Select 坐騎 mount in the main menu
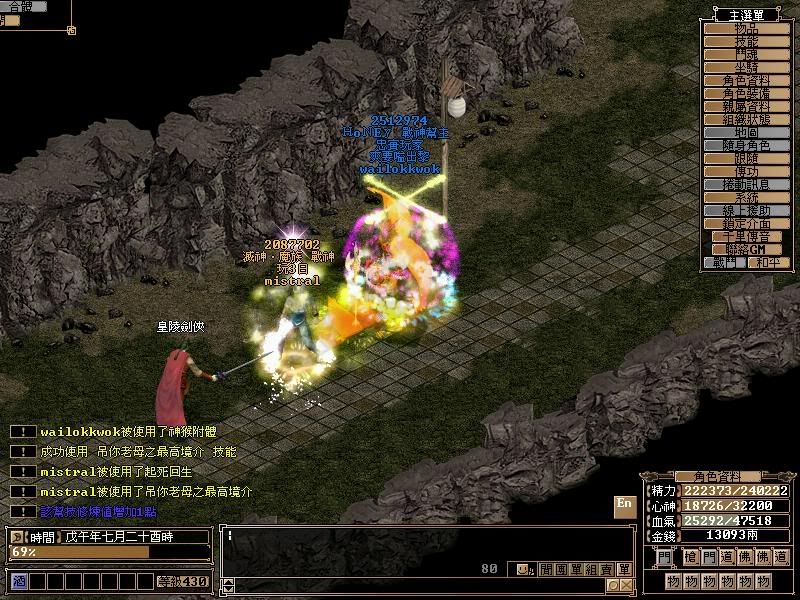Screen dimensions: 800x600 pyautogui.click(x=746, y=67)
